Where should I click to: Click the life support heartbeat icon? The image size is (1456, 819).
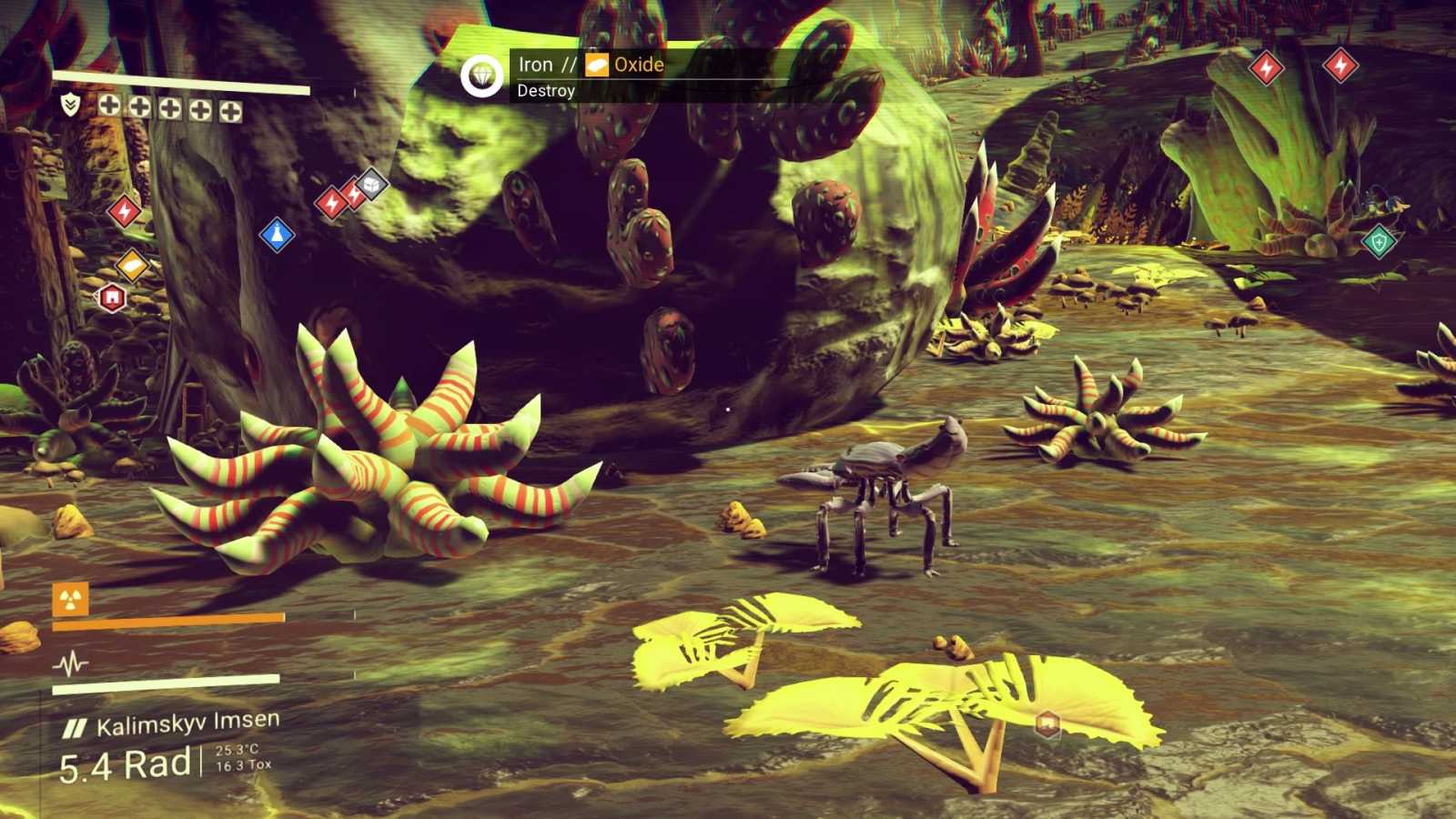(x=70, y=663)
